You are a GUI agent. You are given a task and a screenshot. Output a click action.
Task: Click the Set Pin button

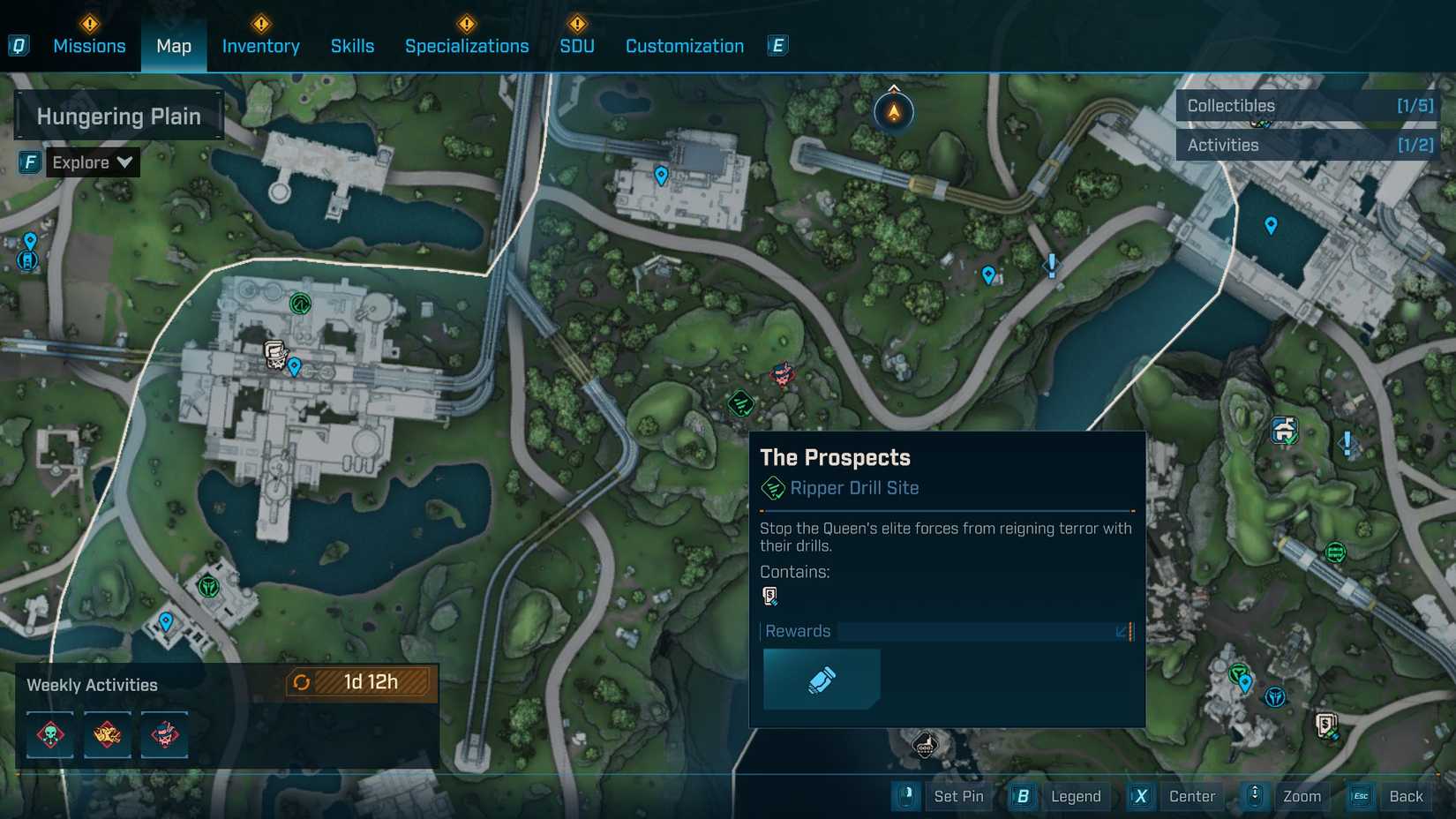[x=958, y=796]
